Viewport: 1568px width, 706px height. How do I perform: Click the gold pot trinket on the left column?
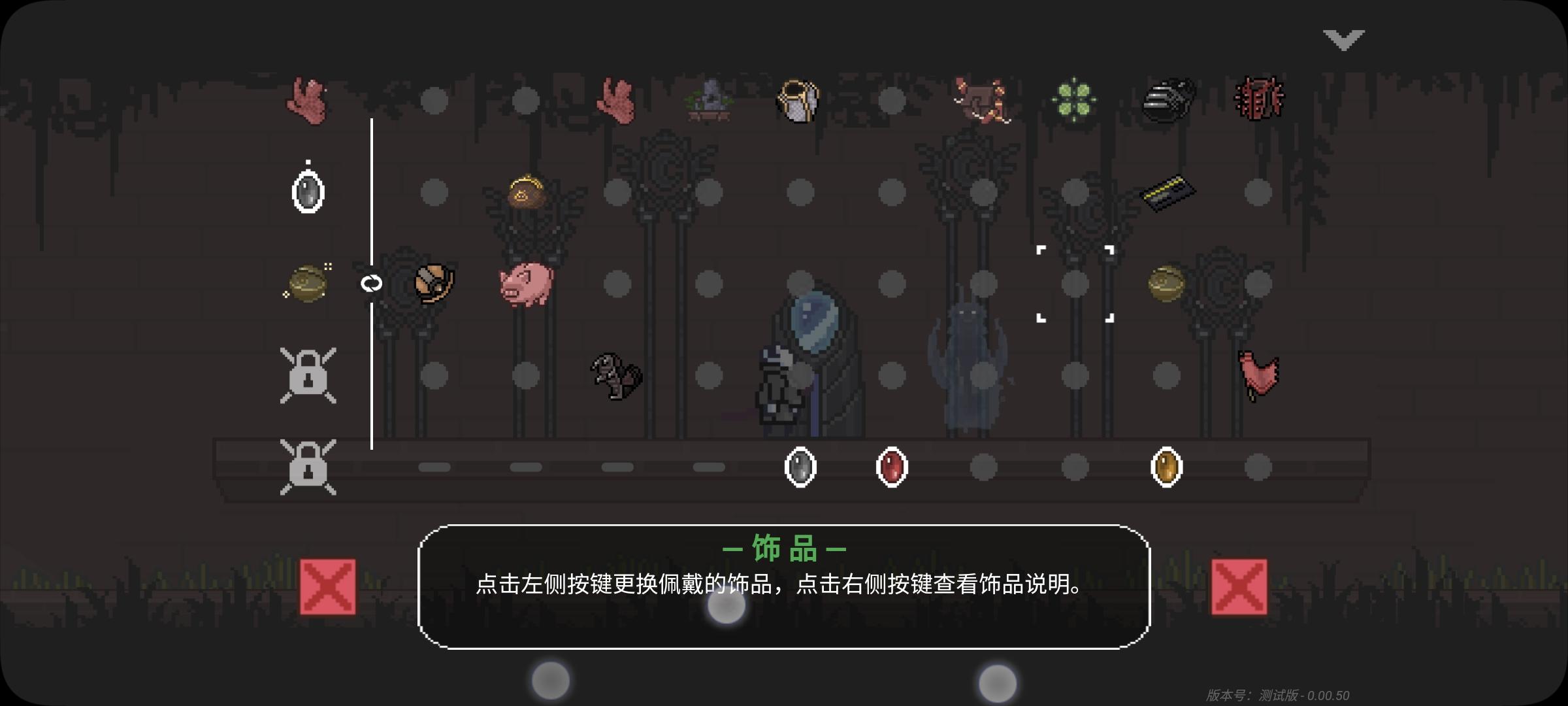pos(307,282)
